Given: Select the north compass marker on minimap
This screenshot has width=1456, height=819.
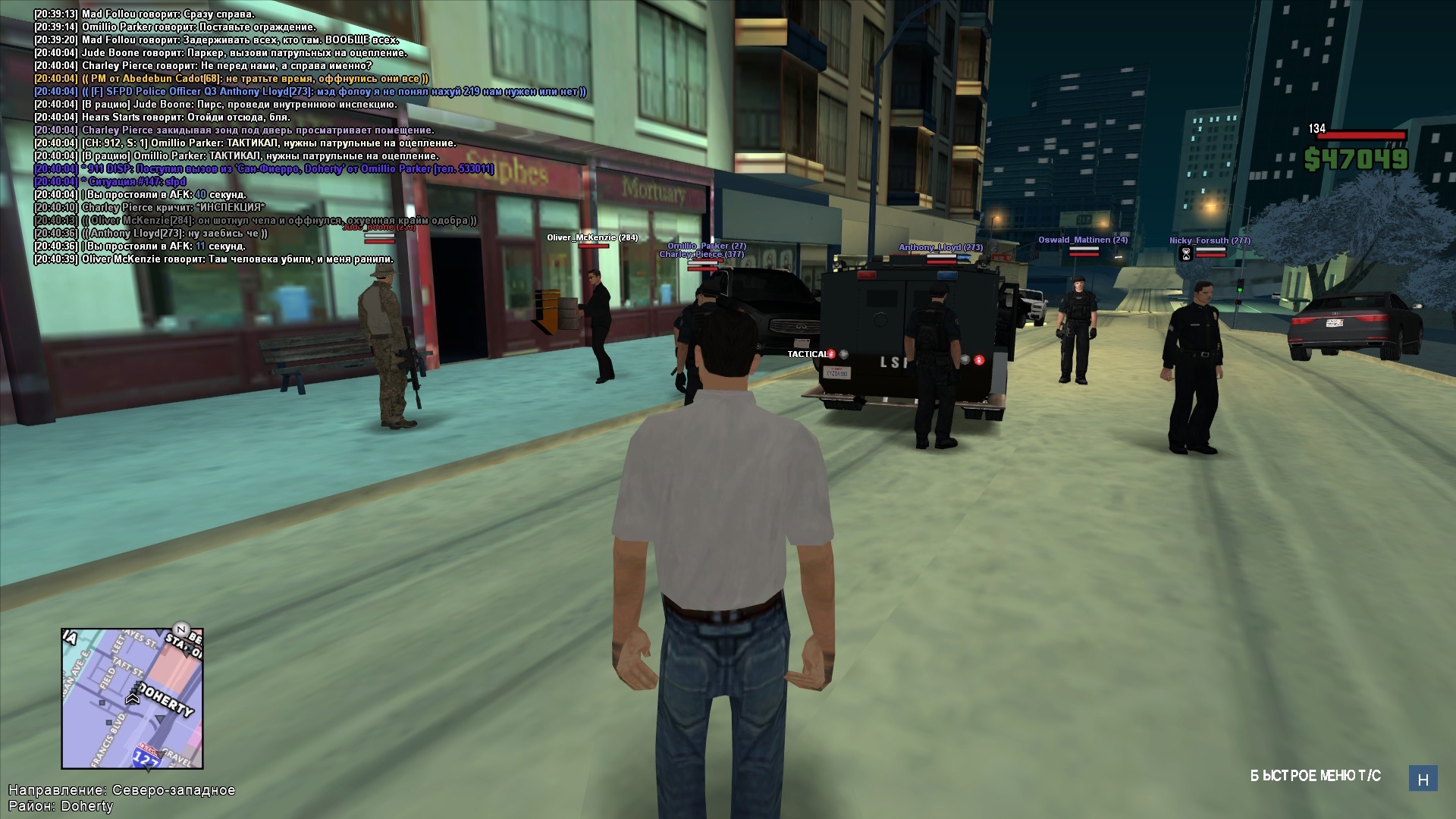Looking at the screenshot, I should click(180, 629).
